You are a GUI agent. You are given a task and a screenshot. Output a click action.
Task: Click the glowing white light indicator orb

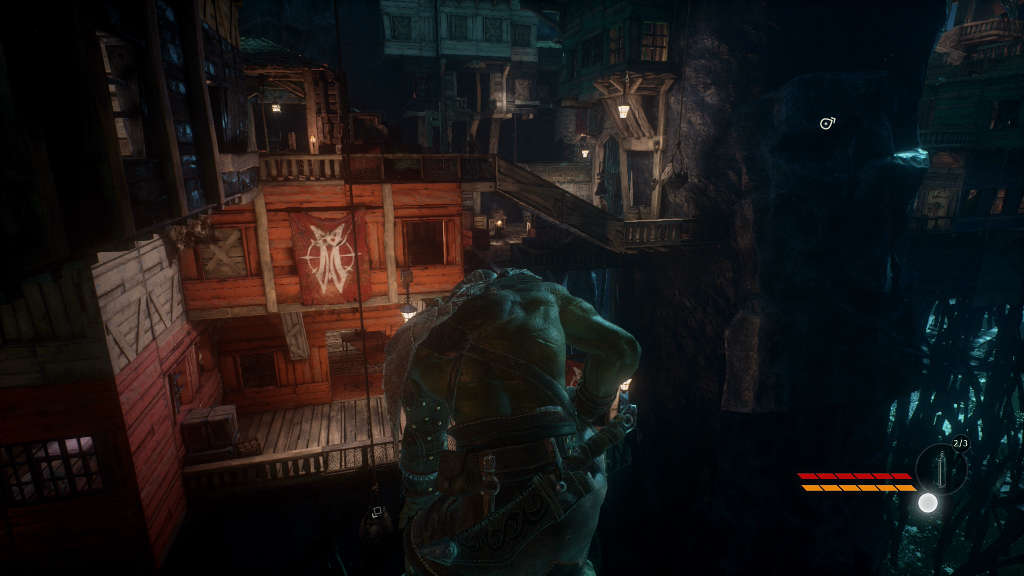(x=928, y=502)
